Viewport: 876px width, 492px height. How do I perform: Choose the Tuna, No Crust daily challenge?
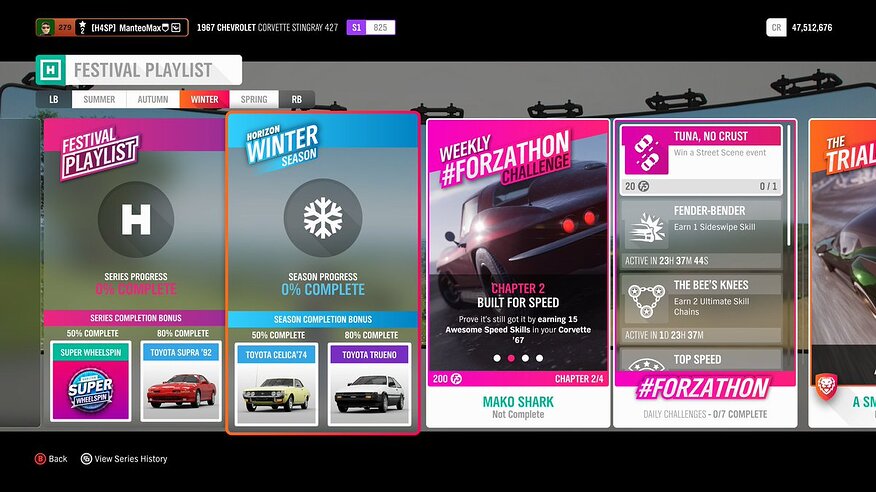point(701,158)
